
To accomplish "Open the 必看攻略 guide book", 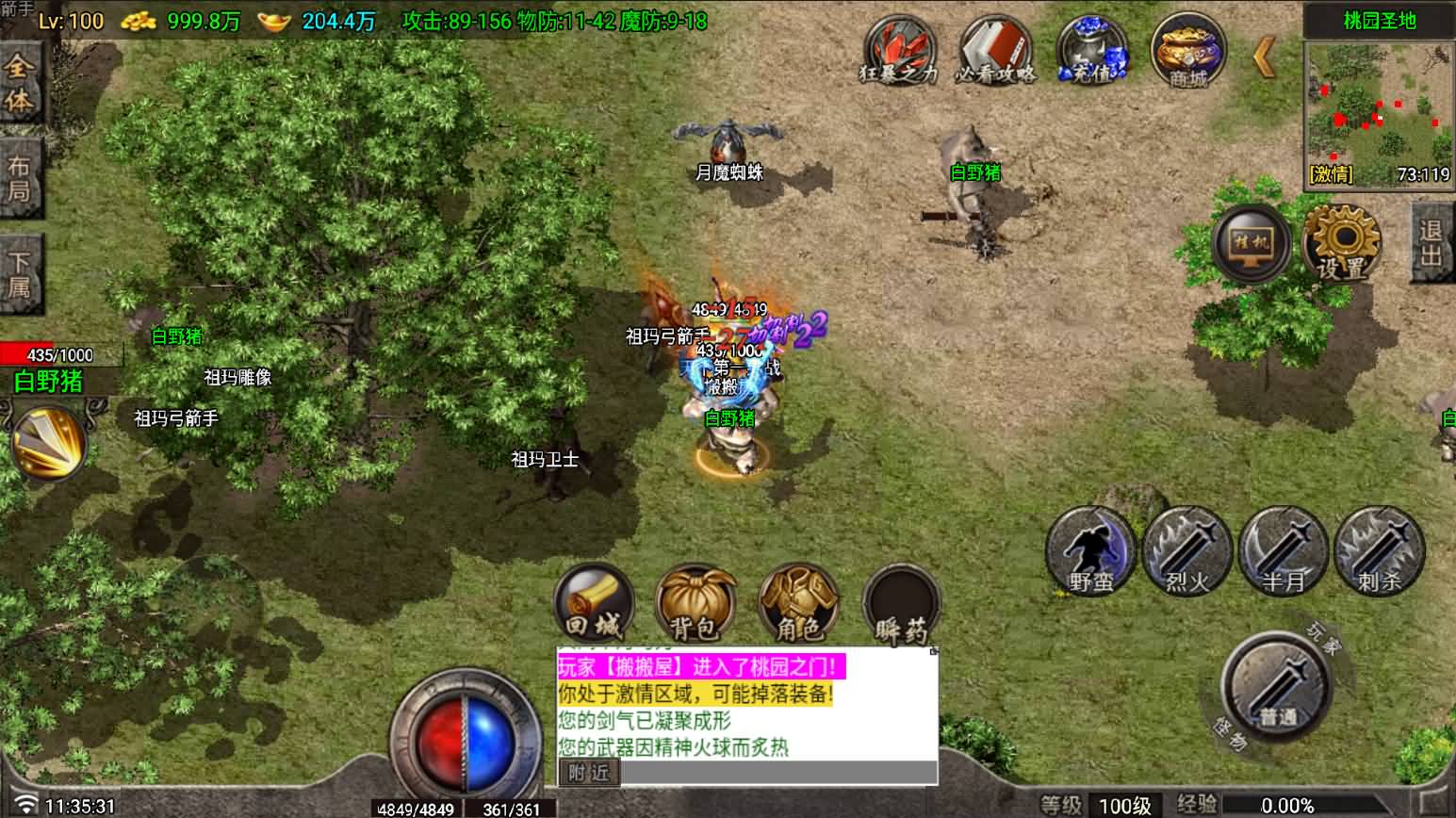I will point(995,51).
